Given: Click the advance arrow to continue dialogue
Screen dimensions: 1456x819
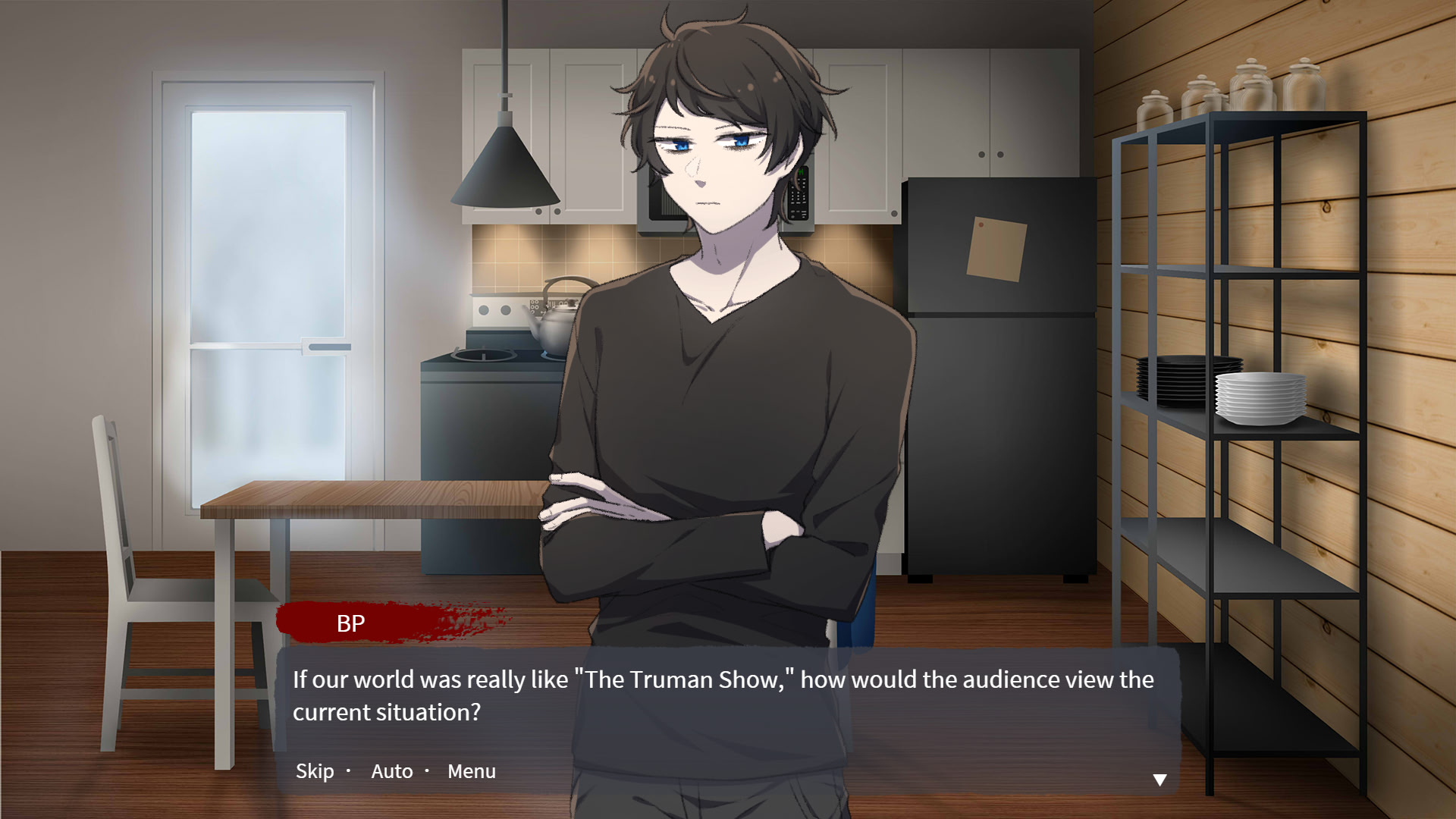Looking at the screenshot, I should coord(1160,780).
